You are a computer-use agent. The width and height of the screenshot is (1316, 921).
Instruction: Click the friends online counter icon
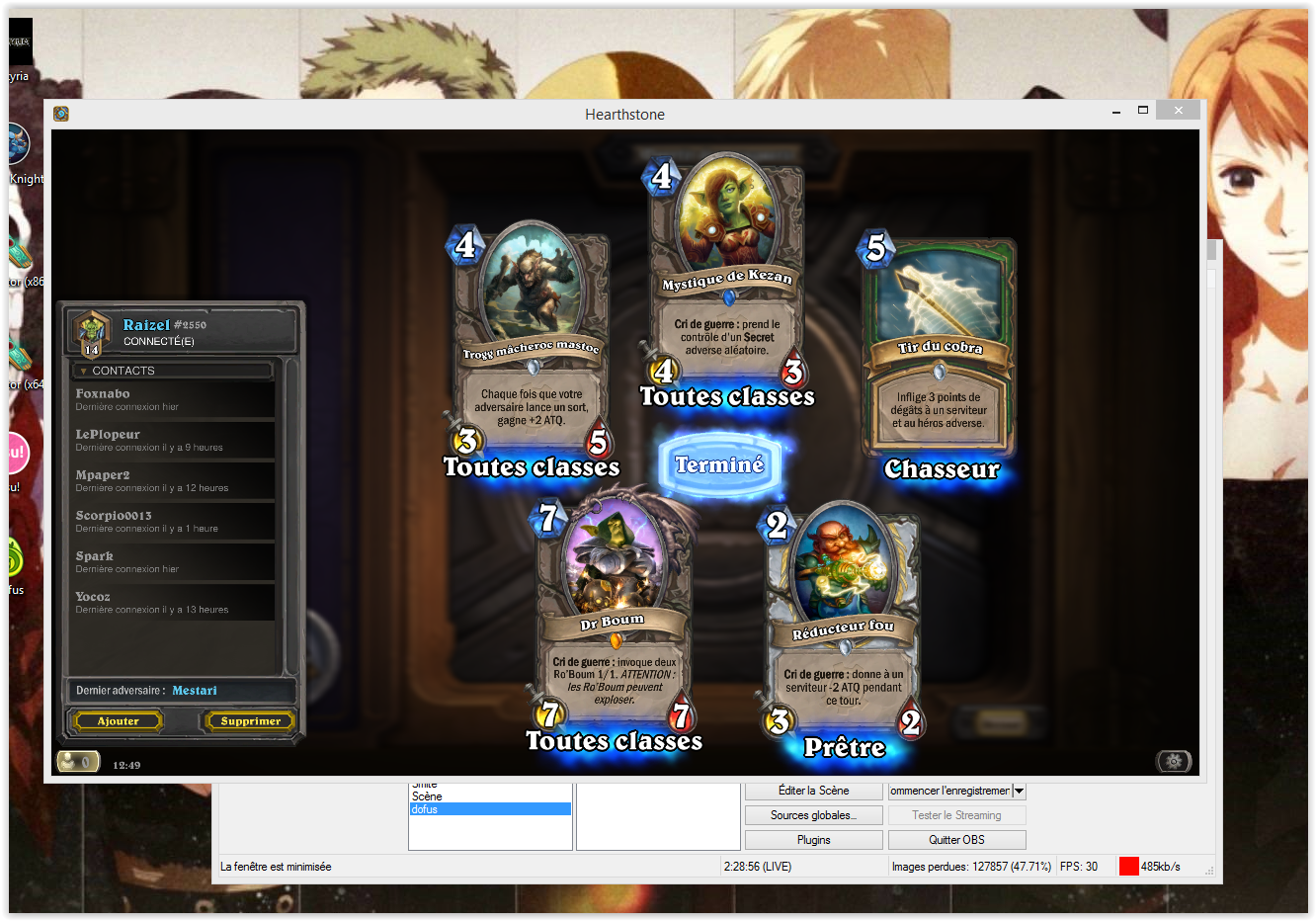click(78, 761)
